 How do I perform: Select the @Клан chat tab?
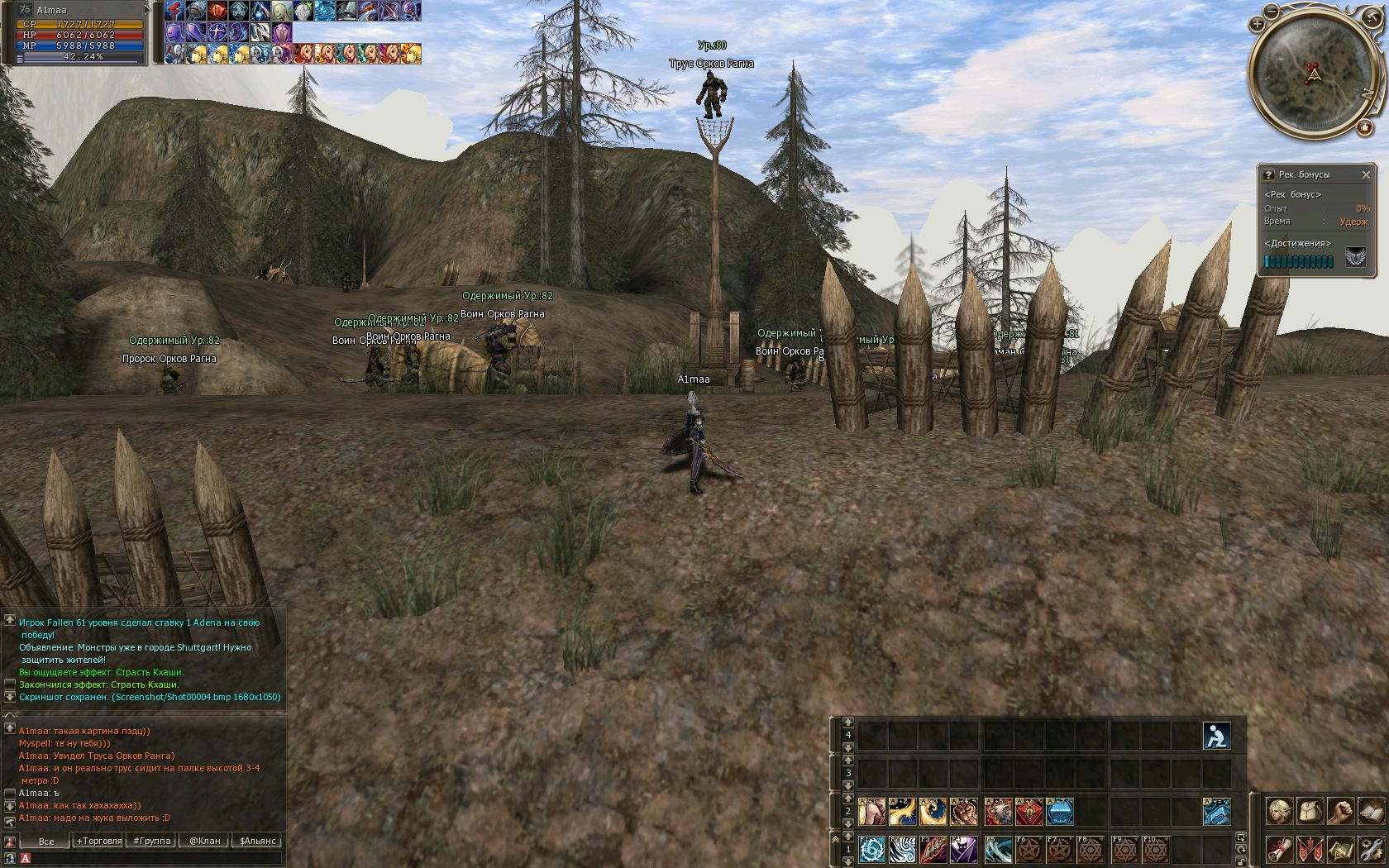pyautogui.click(x=204, y=841)
